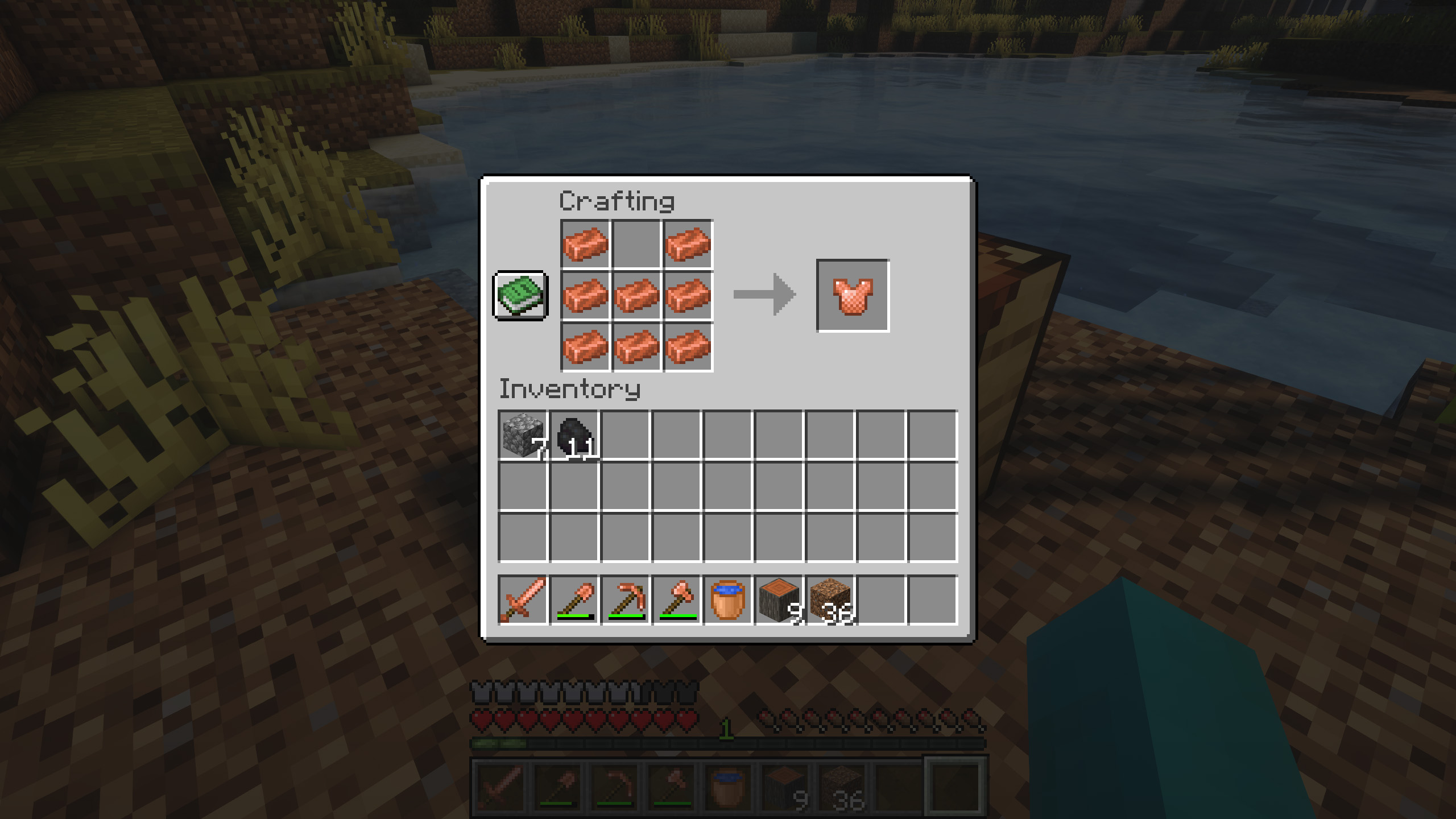1456x819 pixels.
Task: Click the empty top-middle crafting grid slot
Action: 636,244
